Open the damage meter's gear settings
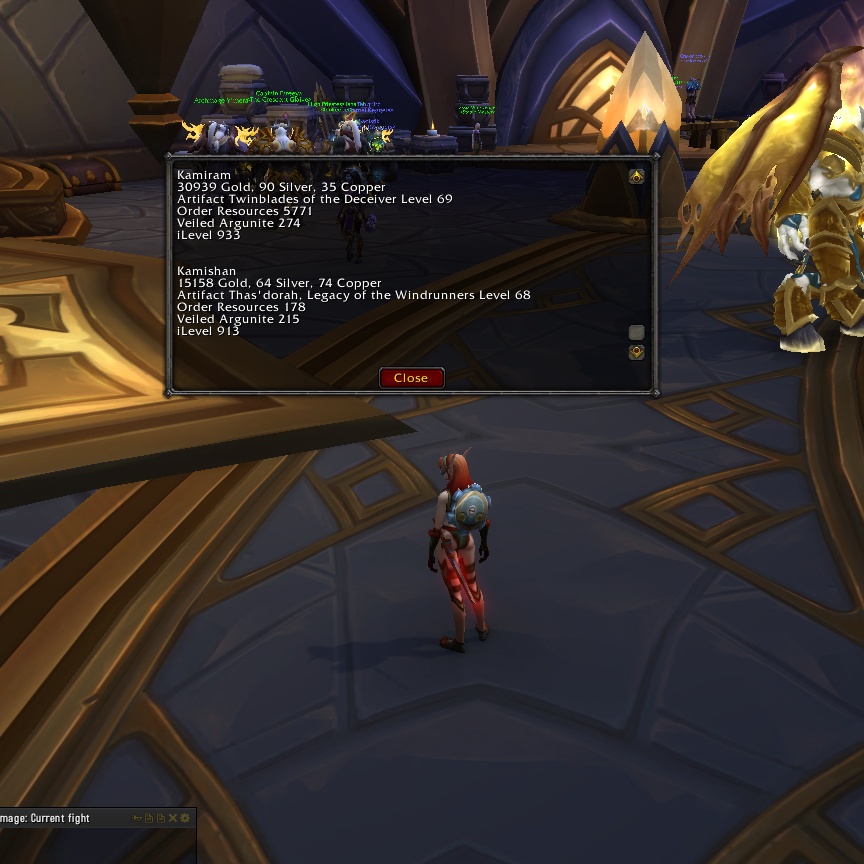 point(185,818)
